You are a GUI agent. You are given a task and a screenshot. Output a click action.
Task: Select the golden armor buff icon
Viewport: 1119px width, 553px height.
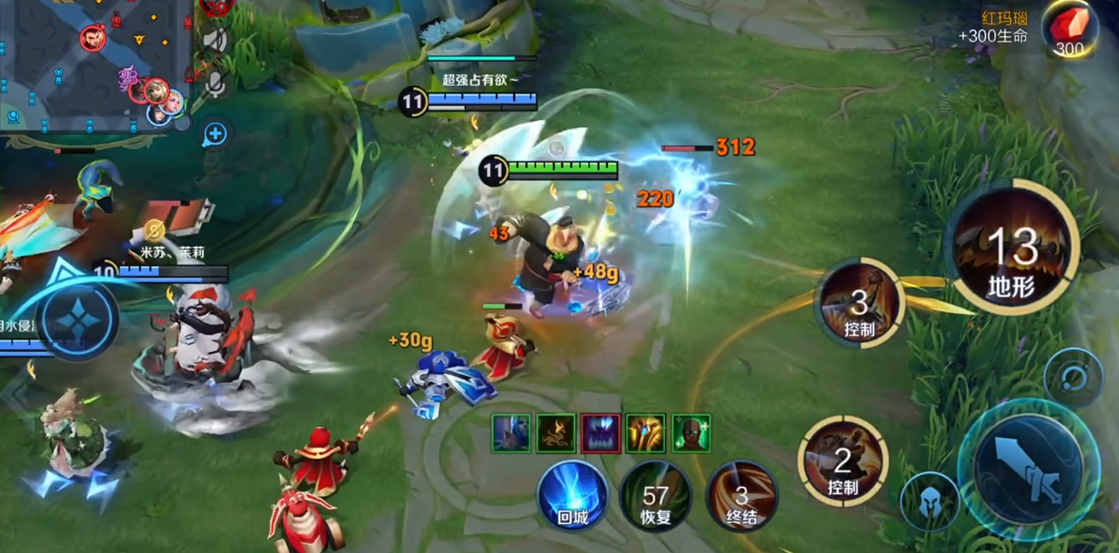646,433
